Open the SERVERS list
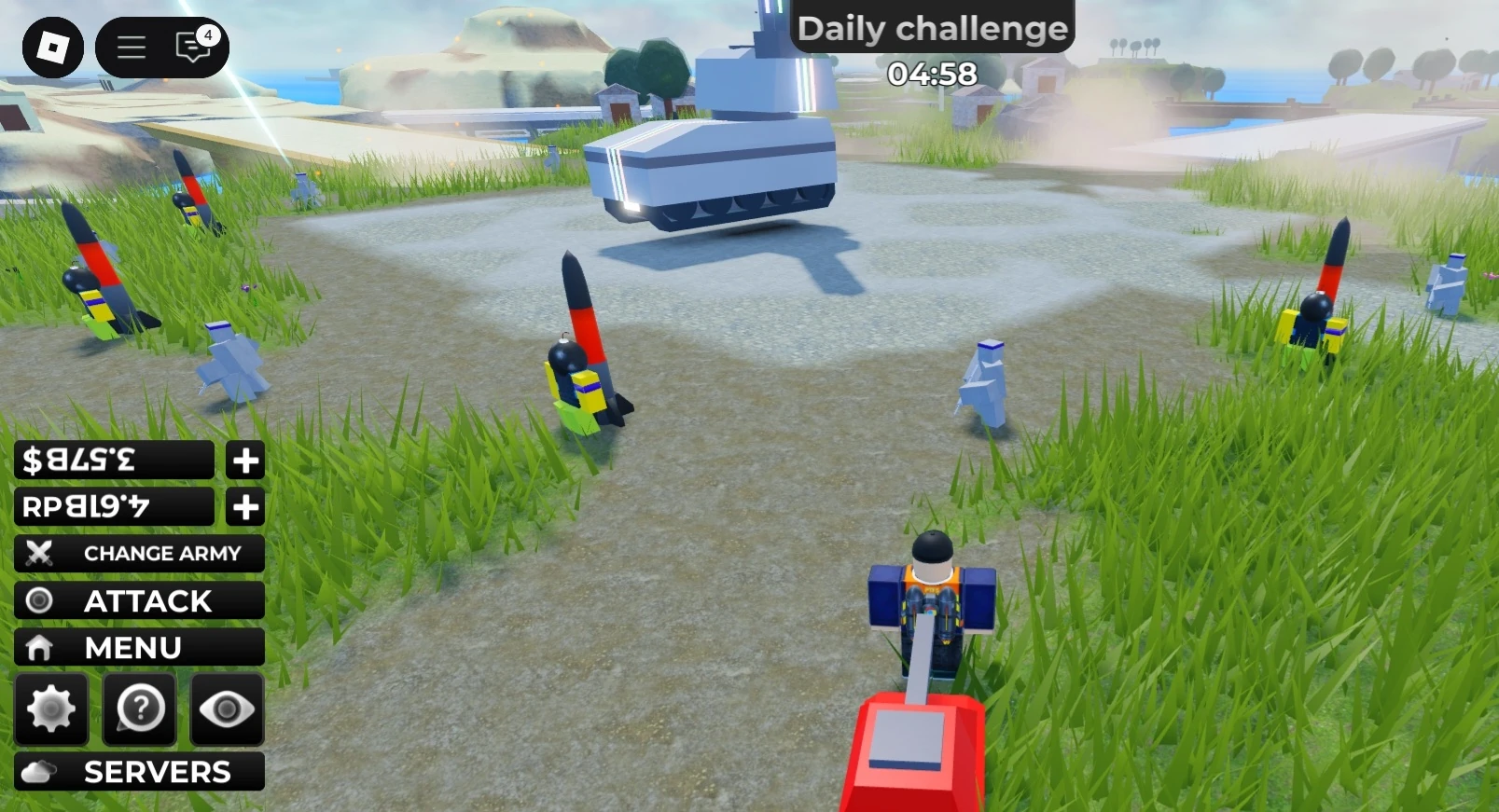The width and height of the screenshot is (1499, 812). 157,771
